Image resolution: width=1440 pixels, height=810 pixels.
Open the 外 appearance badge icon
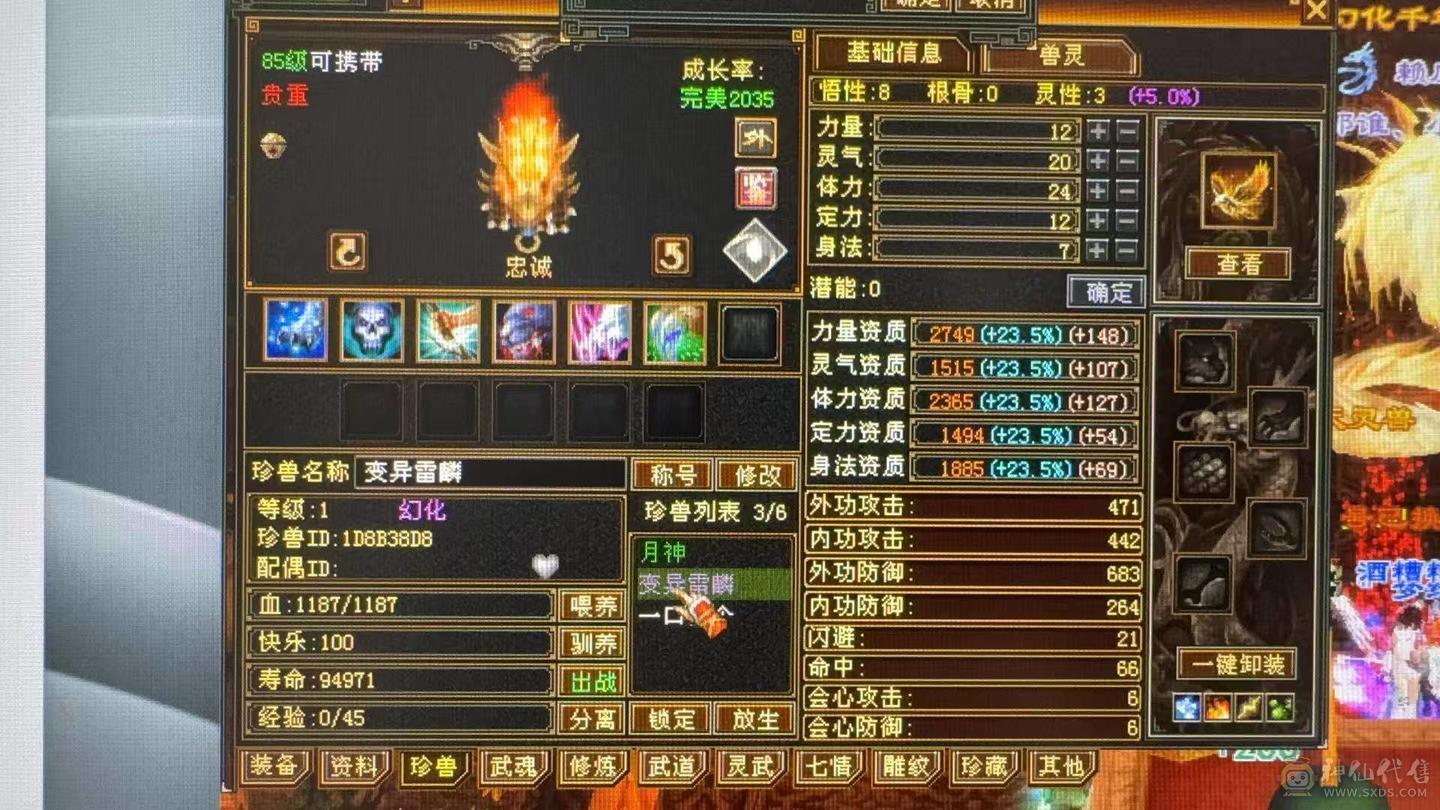[x=755, y=141]
